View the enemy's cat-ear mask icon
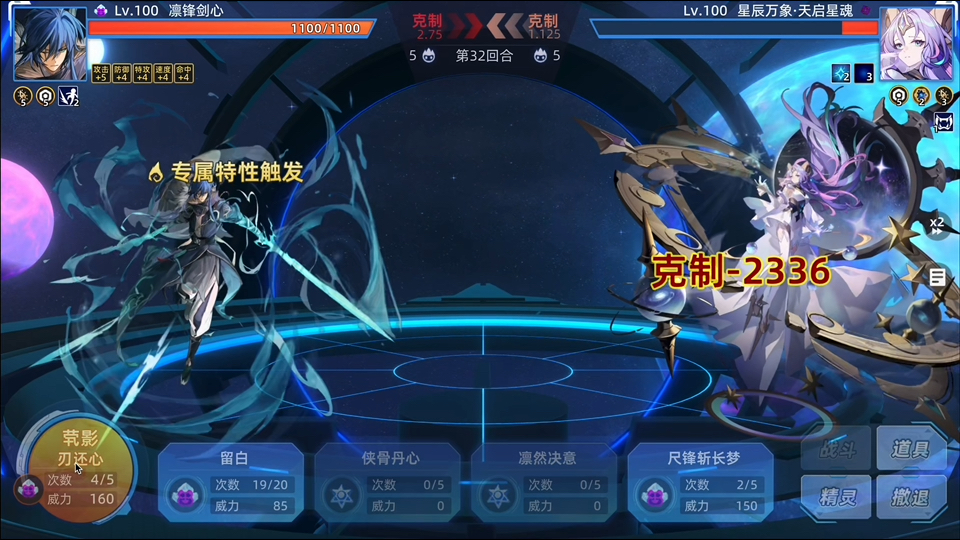The image size is (960, 540). click(943, 122)
